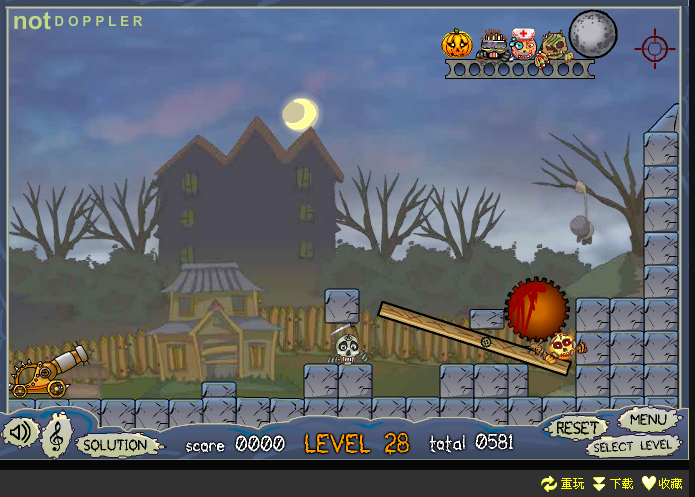Open the MENU
This screenshot has width=695, height=497.
[x=647, y=419]
